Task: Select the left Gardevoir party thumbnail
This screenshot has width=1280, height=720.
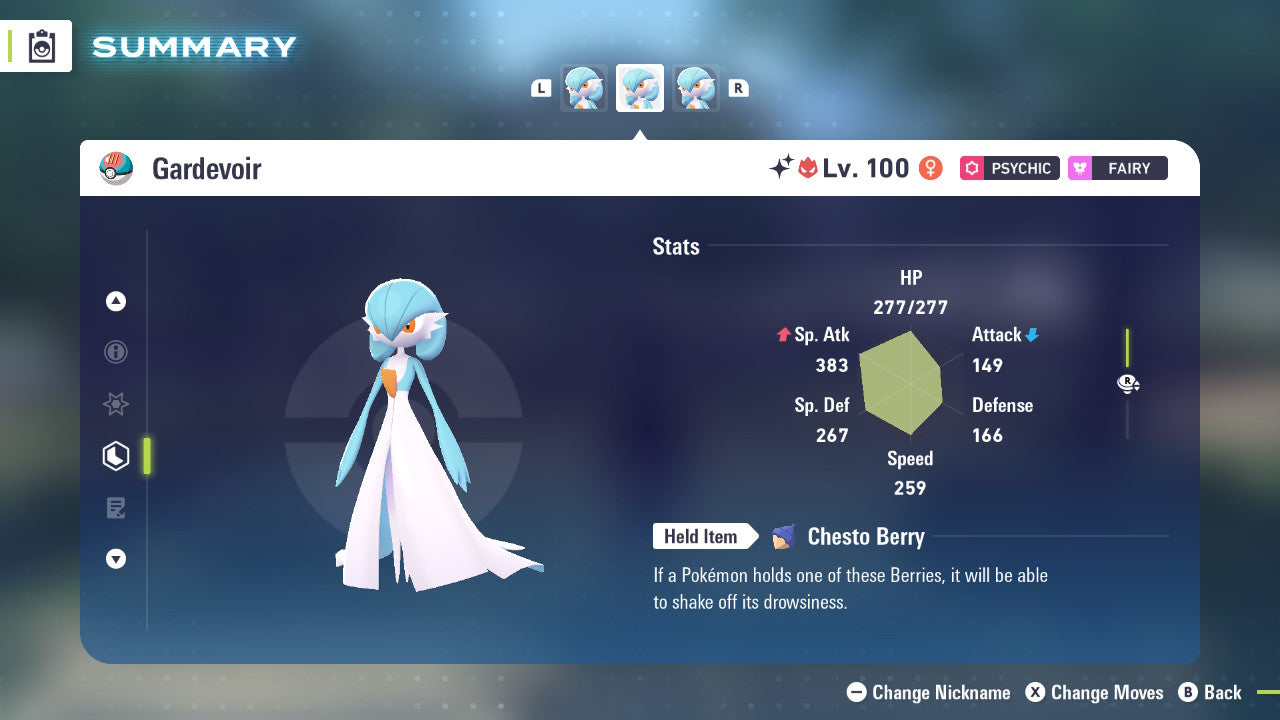Action: 584,87
